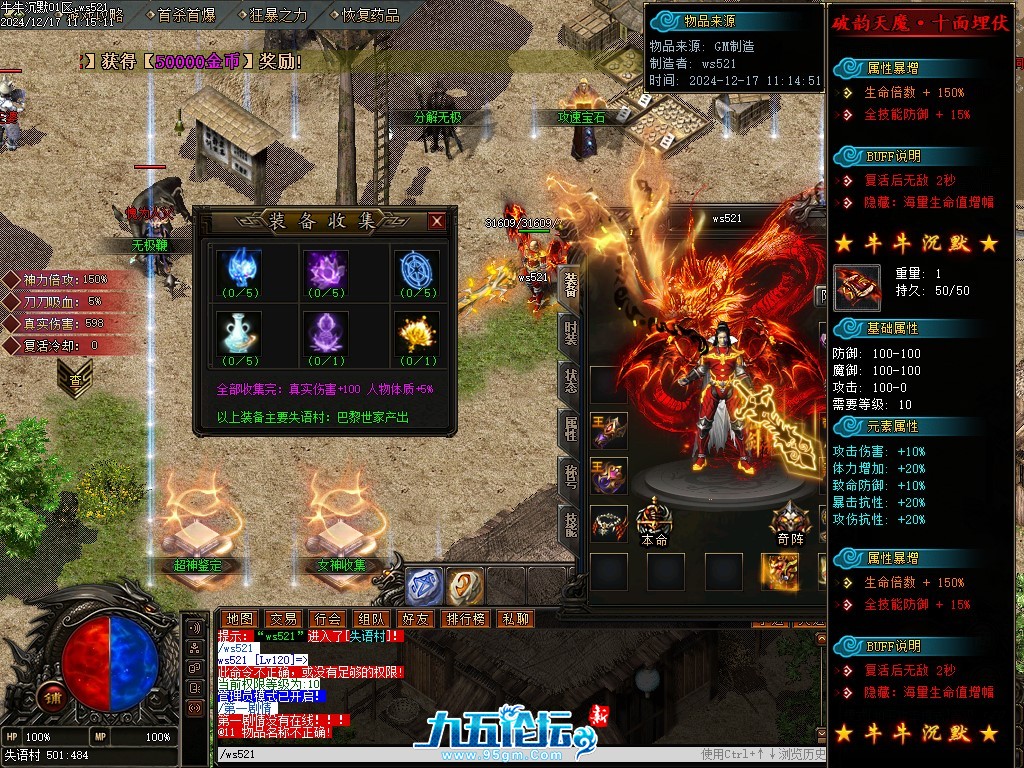The image size is (1024, 768).
Task: Select the 装备 tab
Action: click(570, 284)
